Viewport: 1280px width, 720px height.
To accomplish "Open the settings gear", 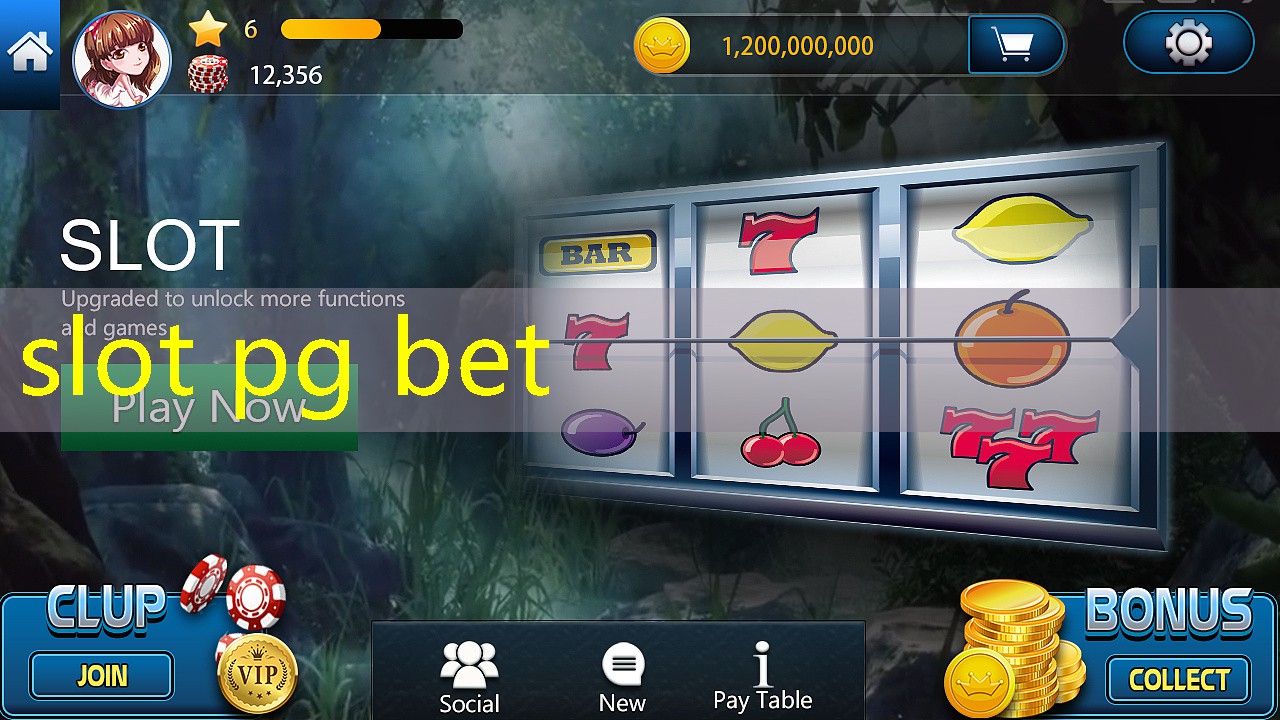I will pos(1187,43).
